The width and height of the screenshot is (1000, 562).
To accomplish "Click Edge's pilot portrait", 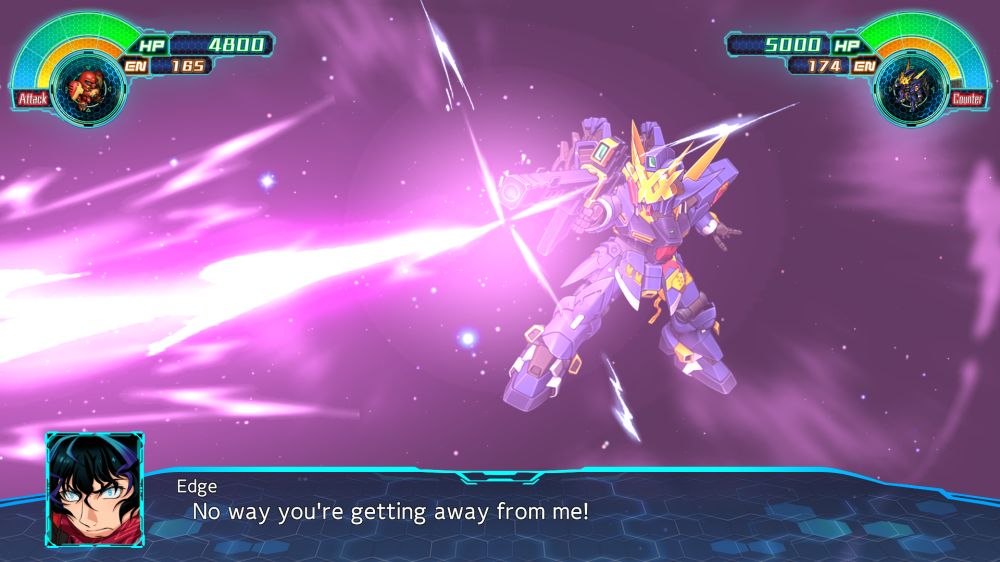I will click(94, 489).
